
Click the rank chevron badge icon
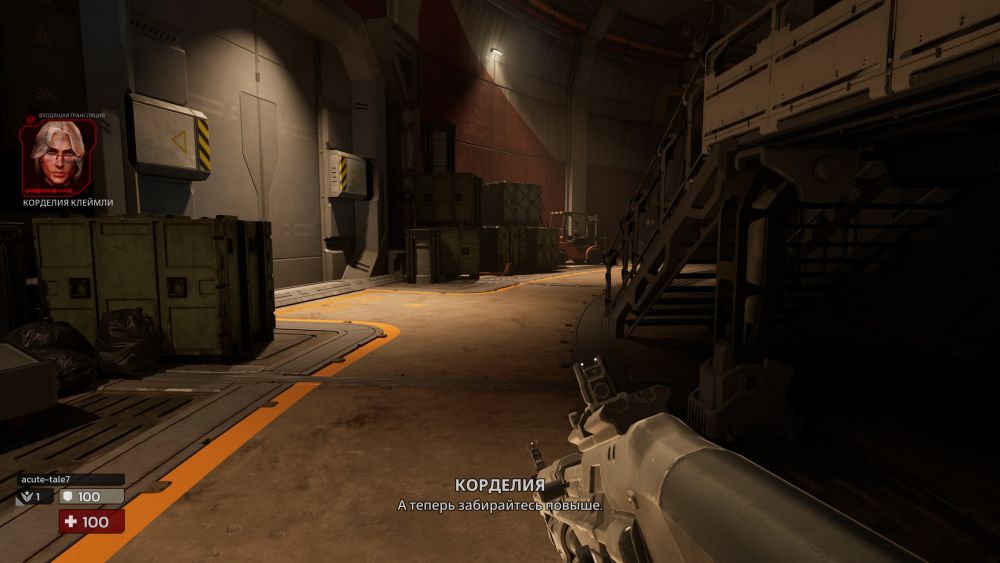[26, 496]
